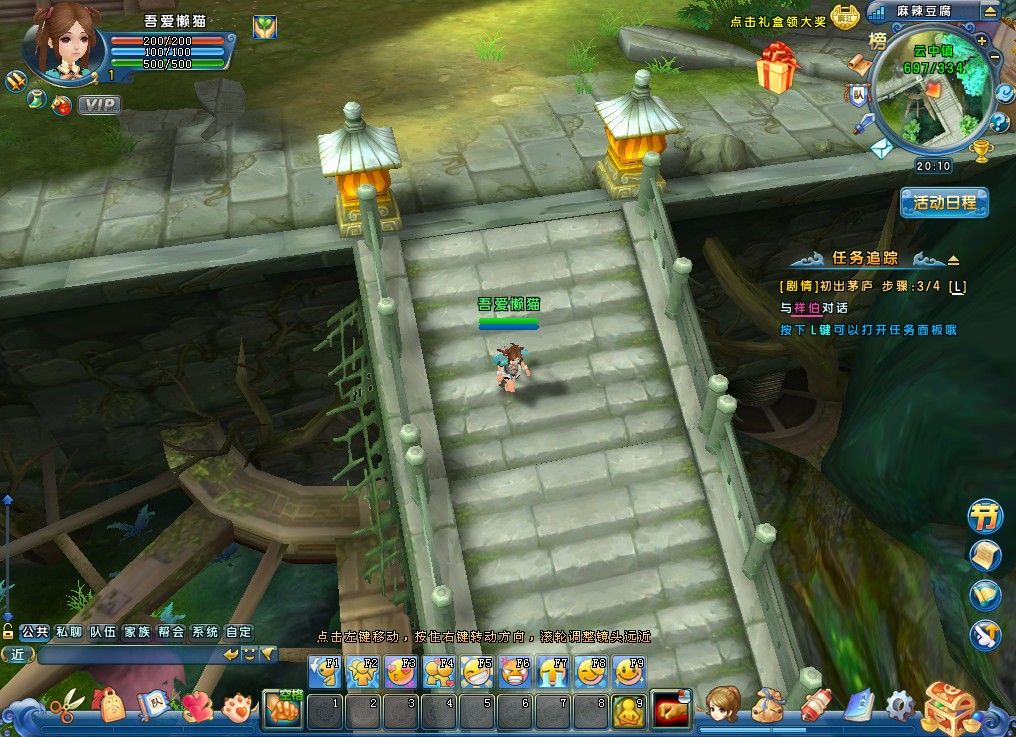Switch to the 帮会 chat tab
The width and height of the screenshot is (1016, 737).
171,632
